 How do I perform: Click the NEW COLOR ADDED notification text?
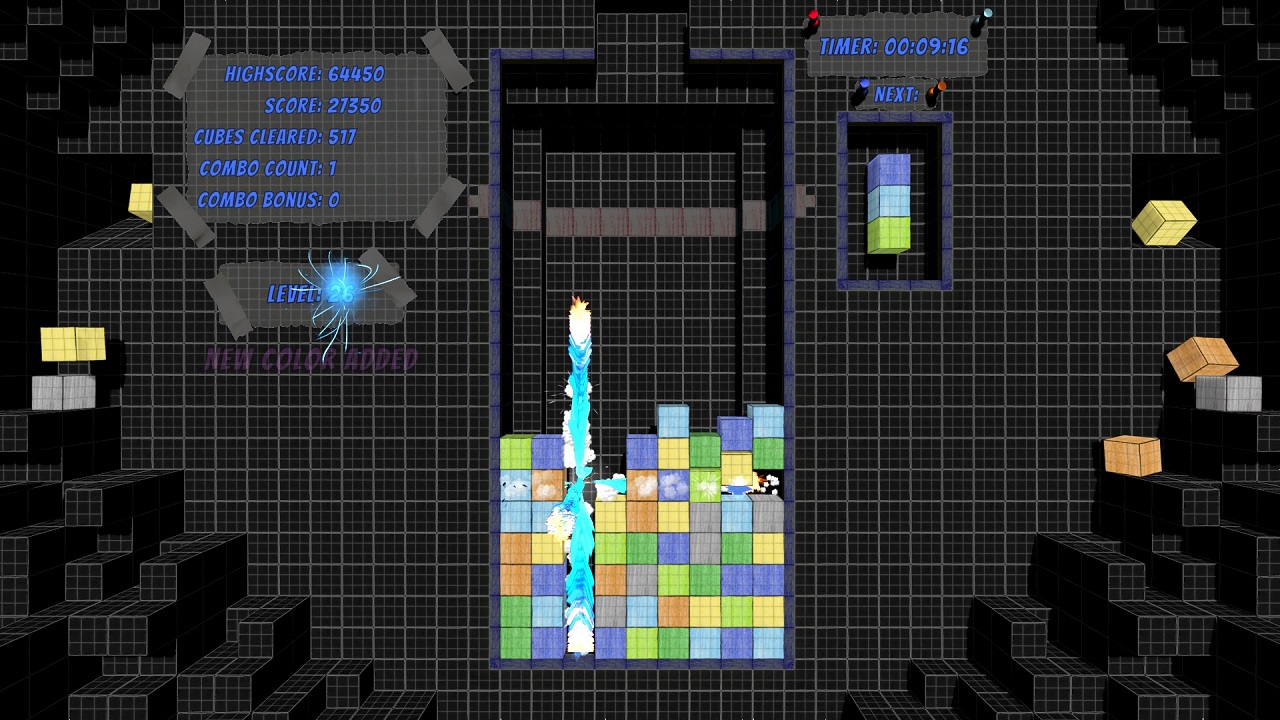[312, 358]
